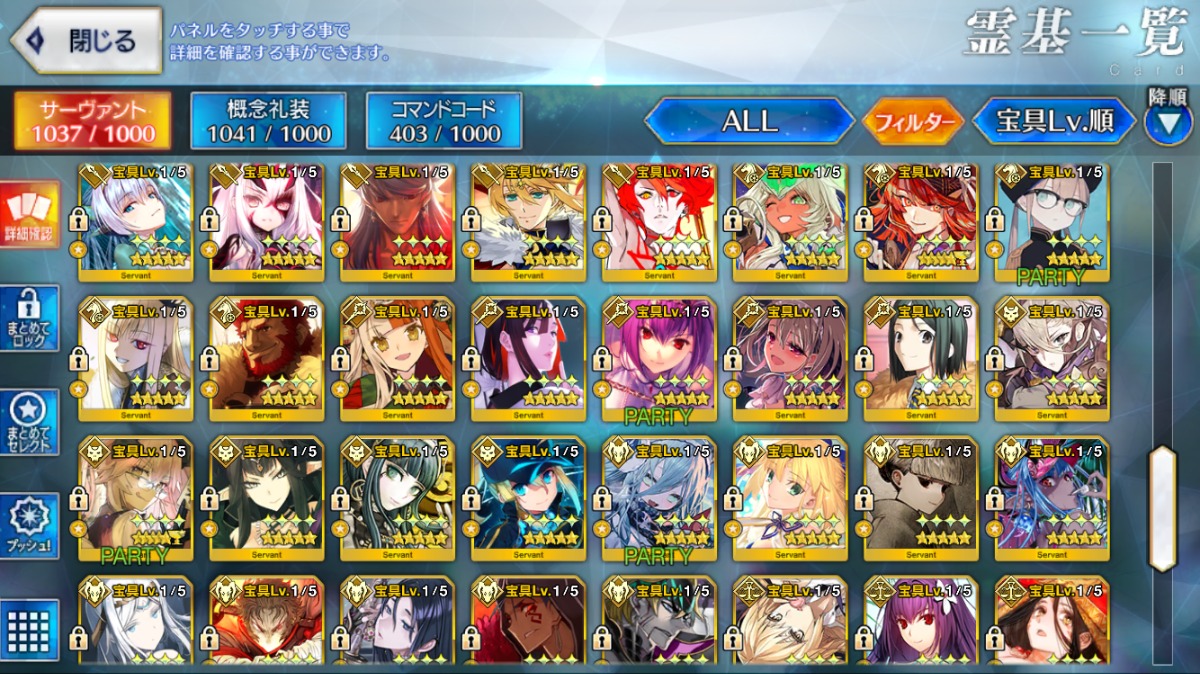Open the orange-haired smiling servant card
The height and width of the screenshot is (674, 1200).
397,358
